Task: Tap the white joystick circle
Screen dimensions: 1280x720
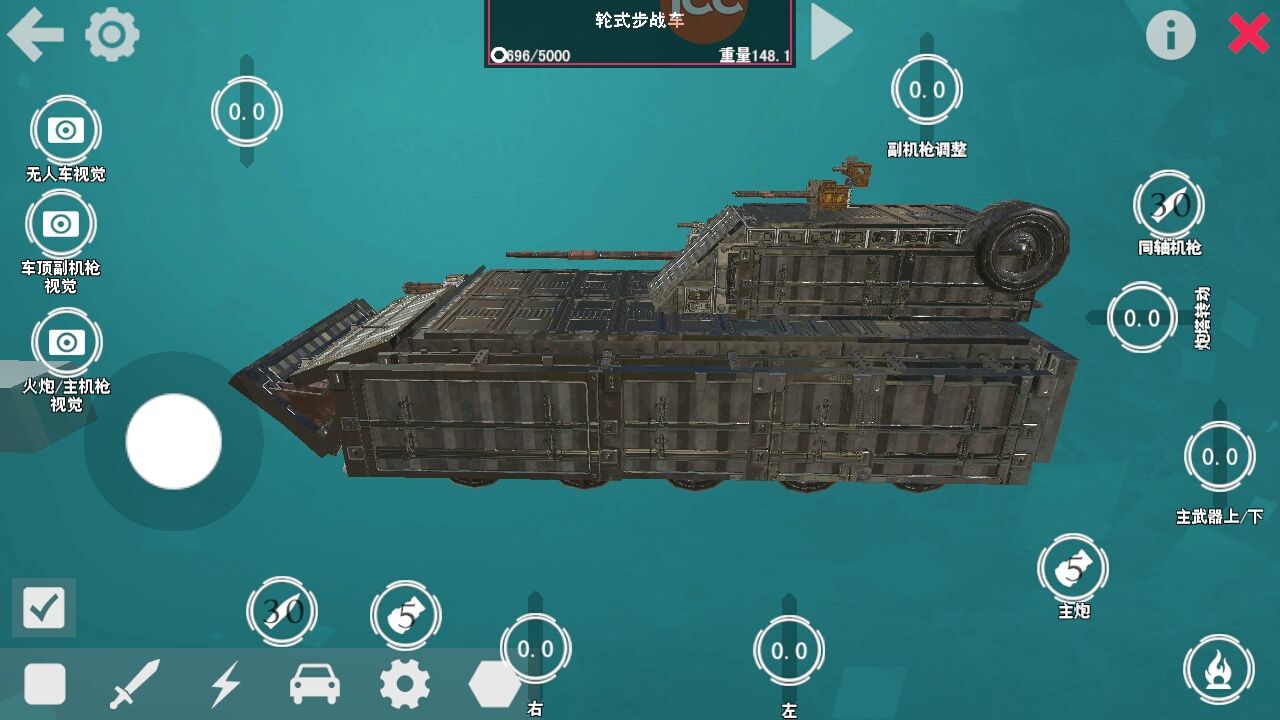Action: click(x=172, y=442)
